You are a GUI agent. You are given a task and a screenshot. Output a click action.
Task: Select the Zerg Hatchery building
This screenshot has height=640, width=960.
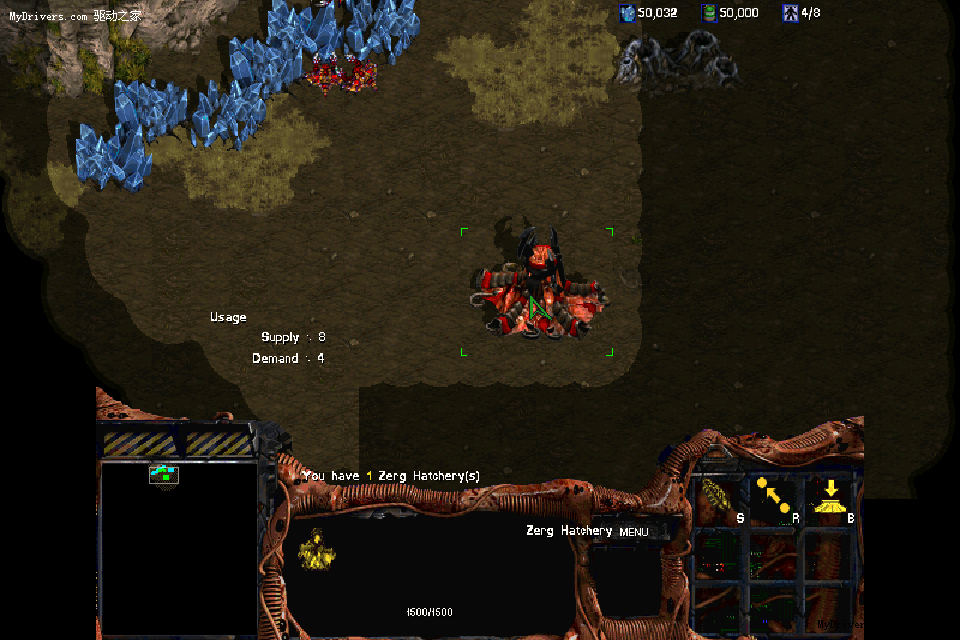(538, 290)
